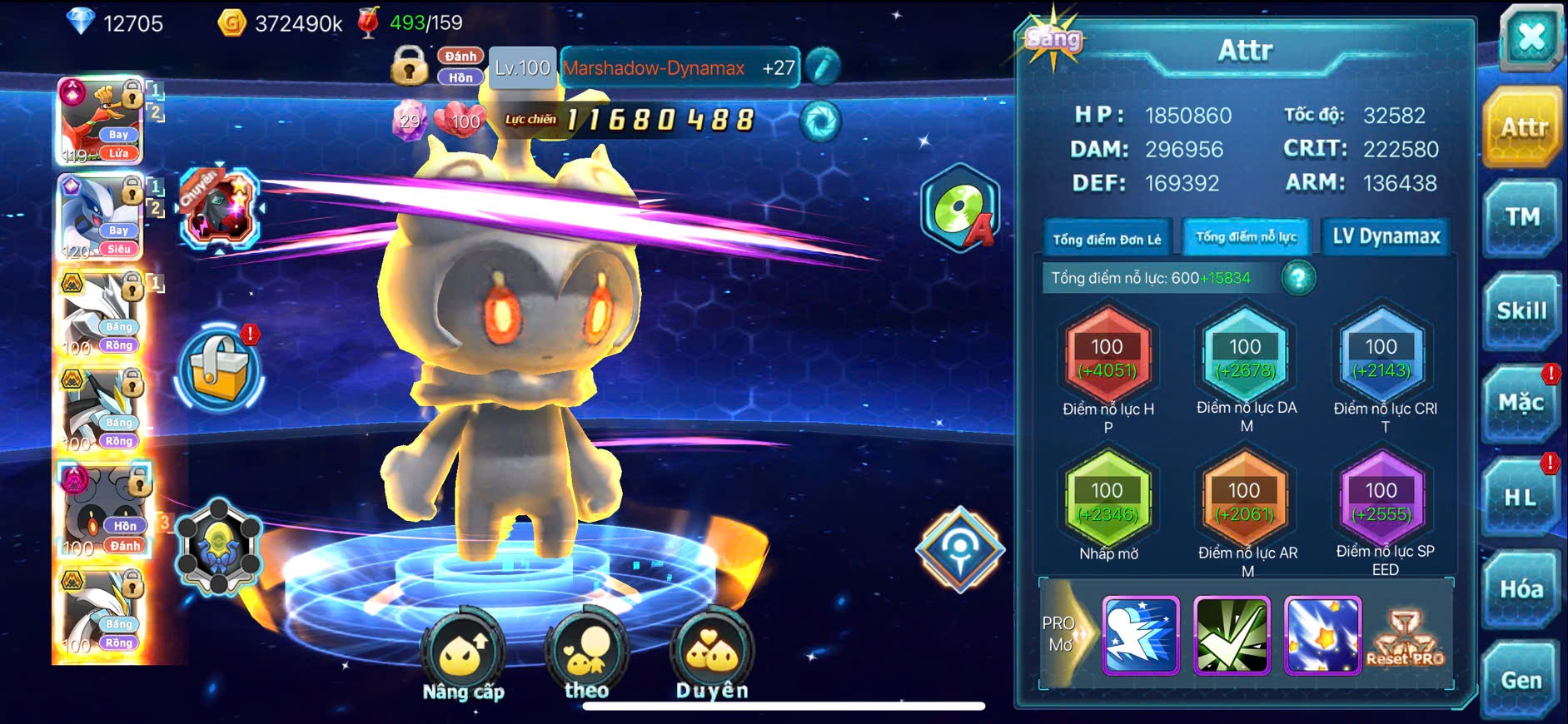Switch to the Hóa side tab
This screenshot has height=724, width=1568.
click(x=1521, y=589)
